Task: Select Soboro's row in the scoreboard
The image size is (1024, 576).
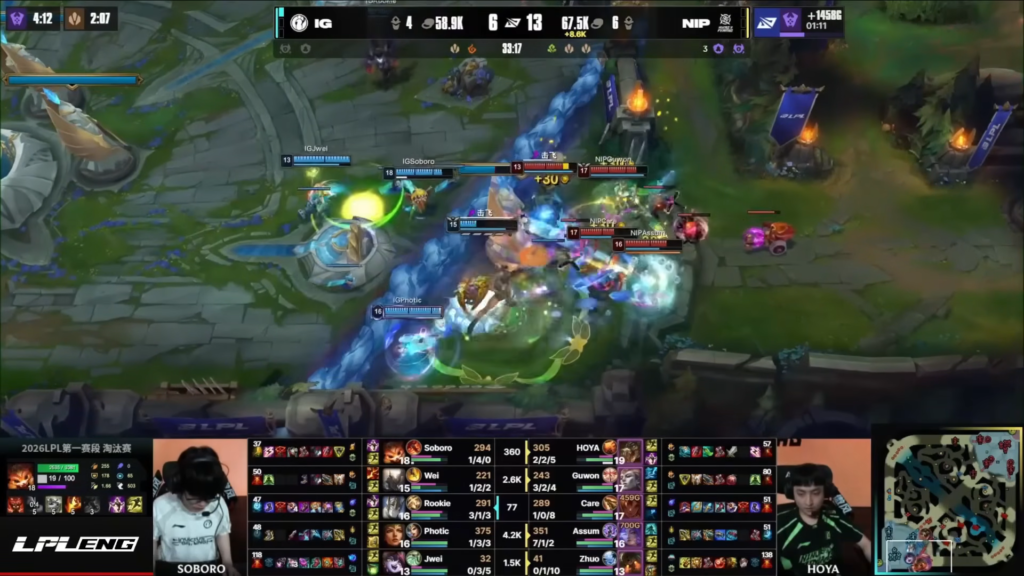Action: point(440,452)
